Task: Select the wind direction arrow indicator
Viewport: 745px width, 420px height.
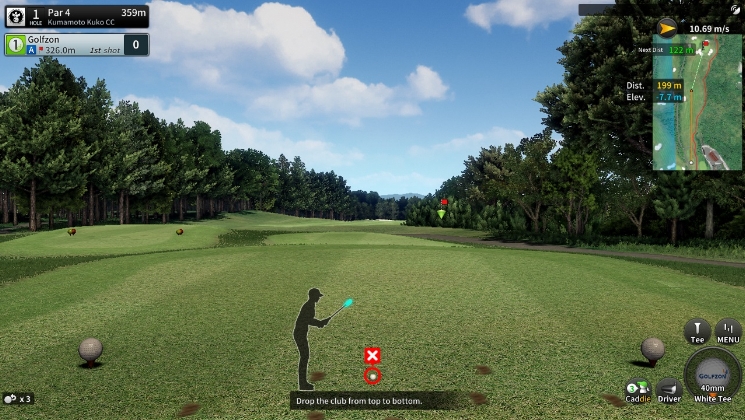Action: click(x=667, y=28)
